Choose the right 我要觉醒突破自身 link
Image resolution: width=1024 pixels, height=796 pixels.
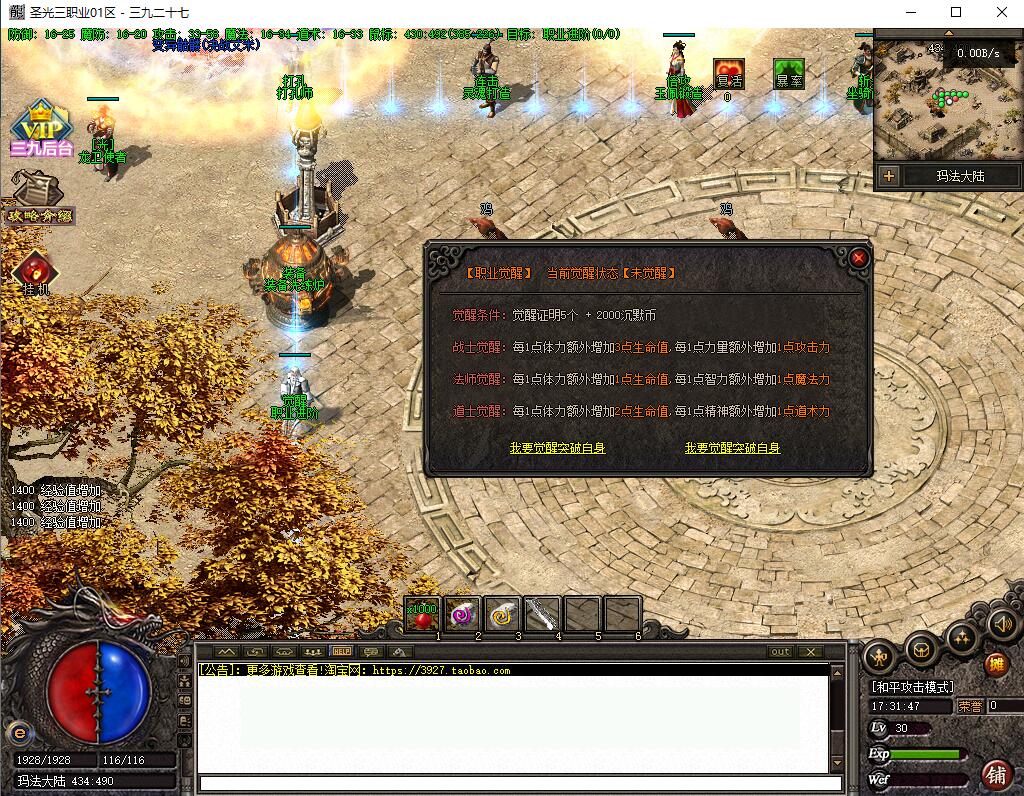point(732,448)
